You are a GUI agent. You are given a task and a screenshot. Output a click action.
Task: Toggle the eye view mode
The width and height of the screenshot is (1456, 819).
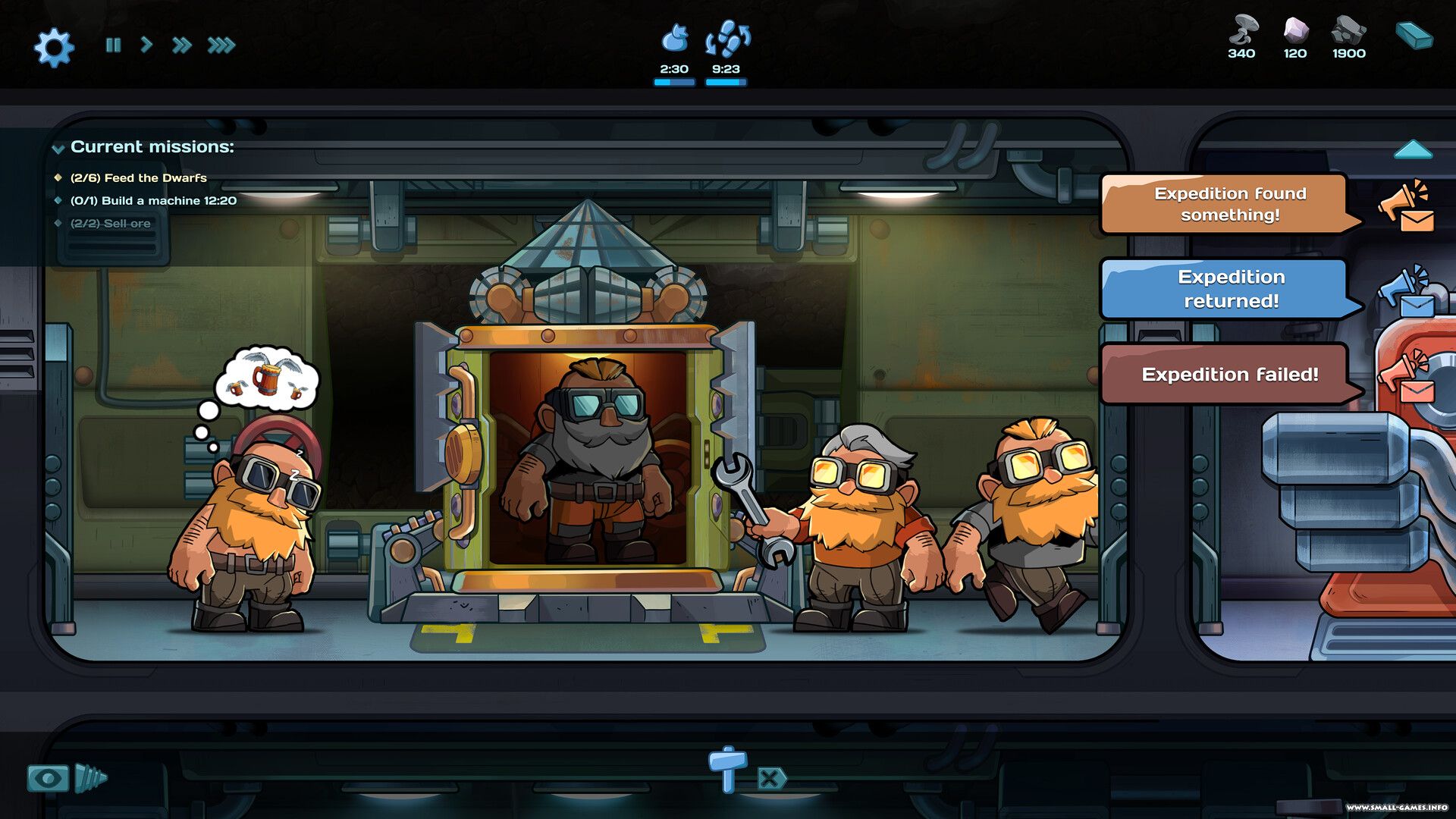coord(48,778)
